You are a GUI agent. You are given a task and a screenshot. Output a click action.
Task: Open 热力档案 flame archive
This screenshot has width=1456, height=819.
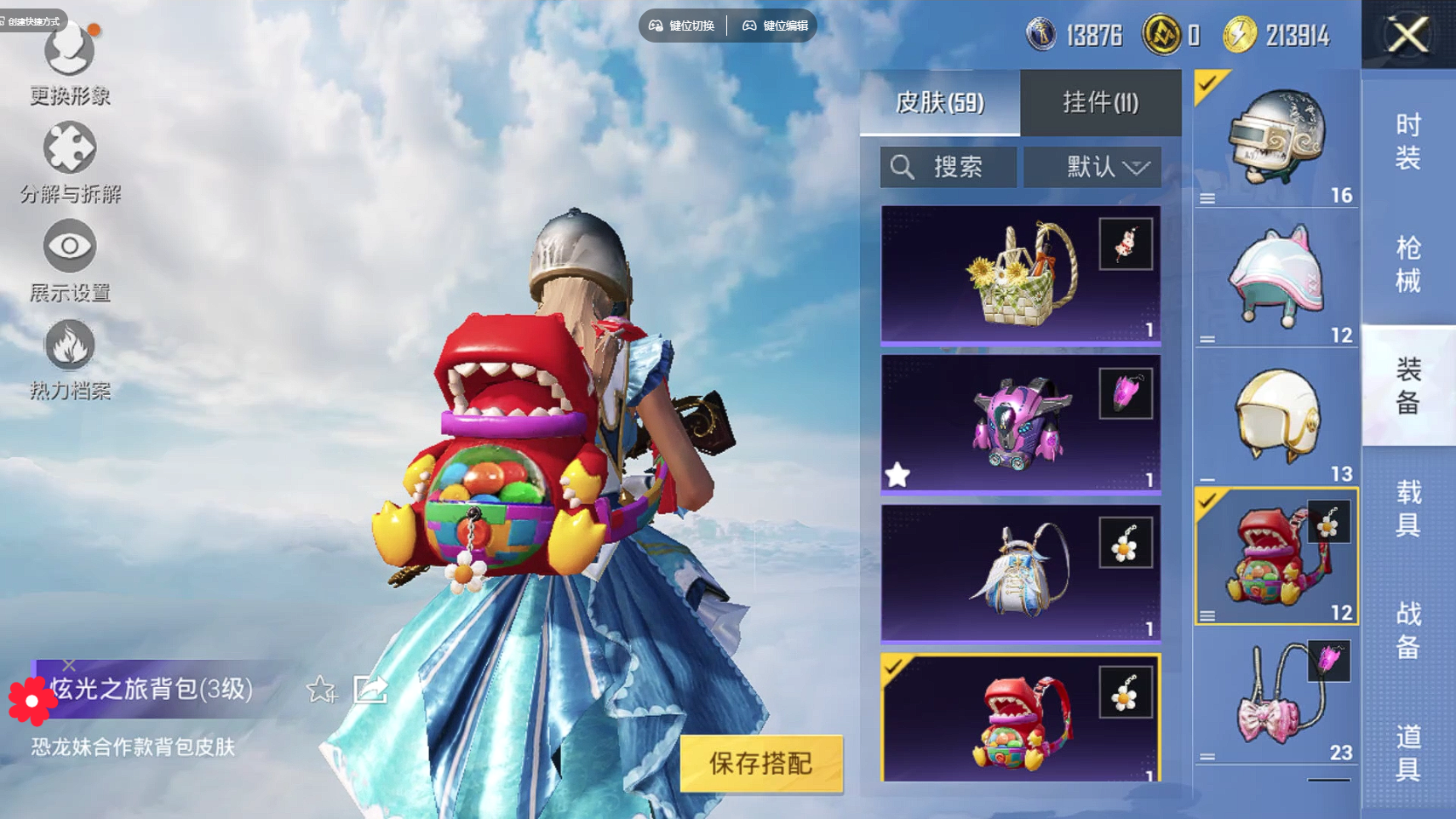pyautogui.click(x=70, y=358)
